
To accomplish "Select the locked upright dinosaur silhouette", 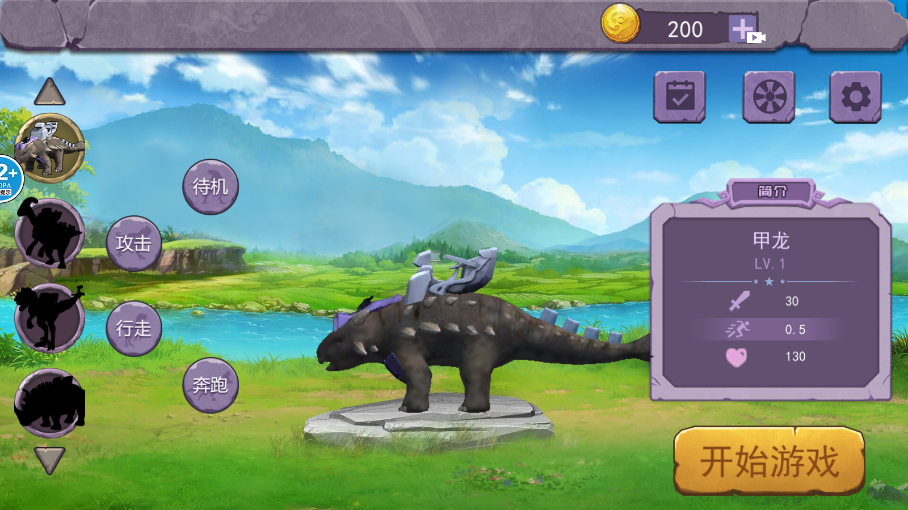I will [x=49, y=318].
